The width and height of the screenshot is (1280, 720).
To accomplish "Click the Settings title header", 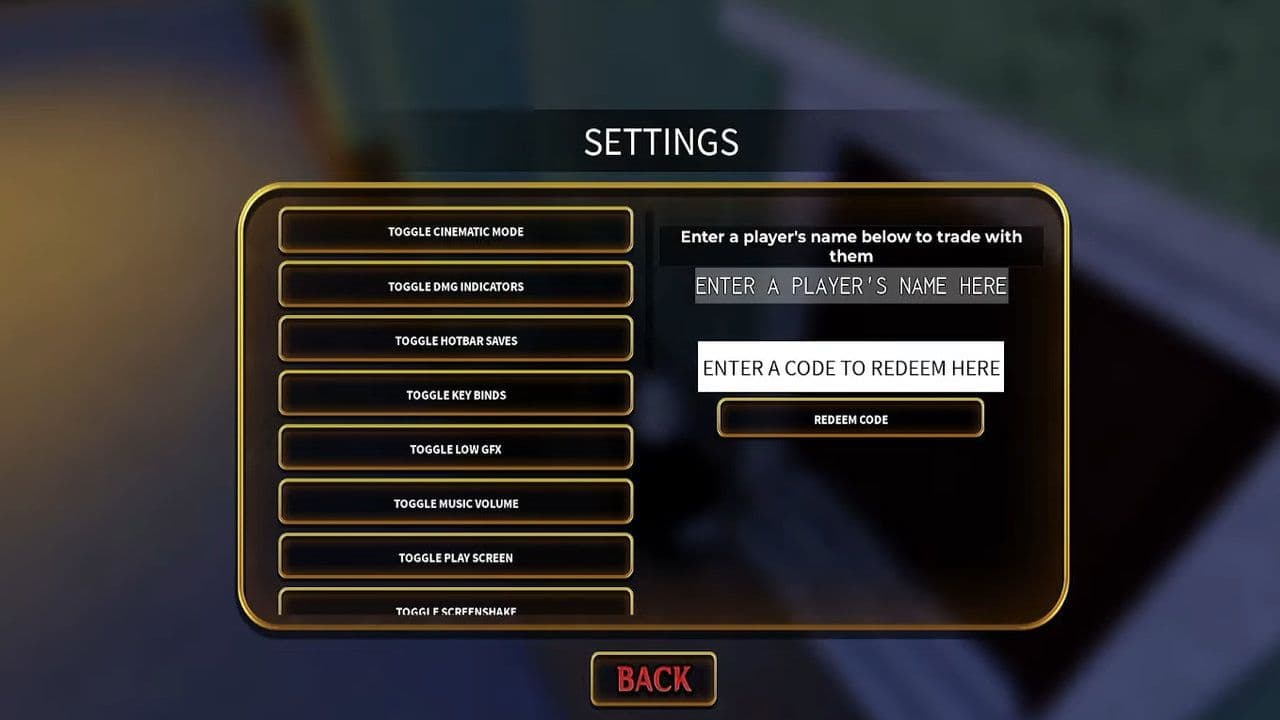I will (x=660, y=142).
